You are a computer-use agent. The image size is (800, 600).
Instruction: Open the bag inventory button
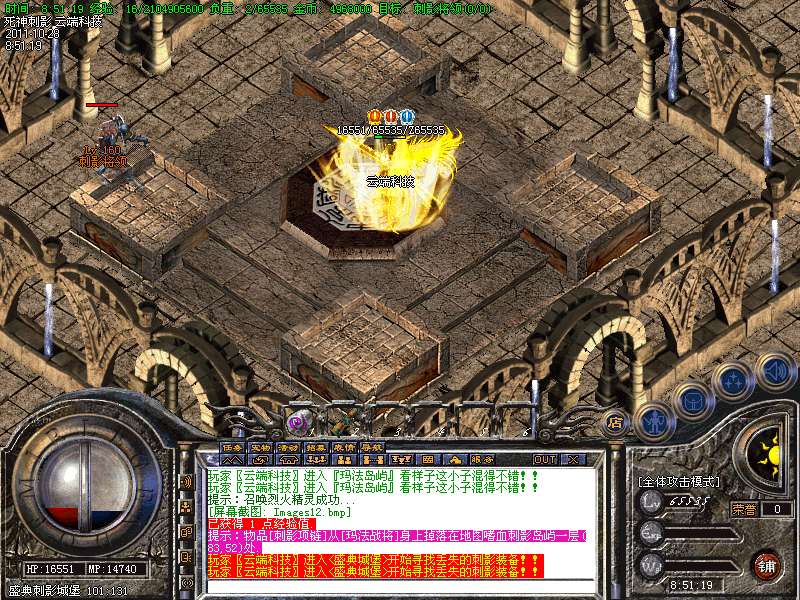(x=690, y=400)
